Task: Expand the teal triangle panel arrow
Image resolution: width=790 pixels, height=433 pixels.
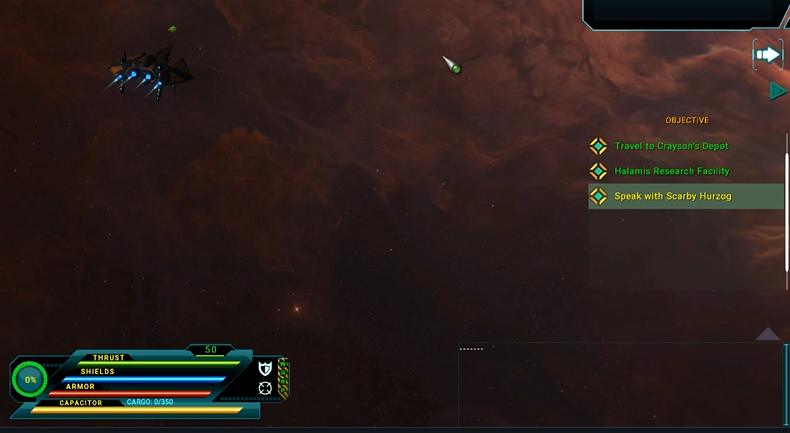Action: tap(778, 91)
